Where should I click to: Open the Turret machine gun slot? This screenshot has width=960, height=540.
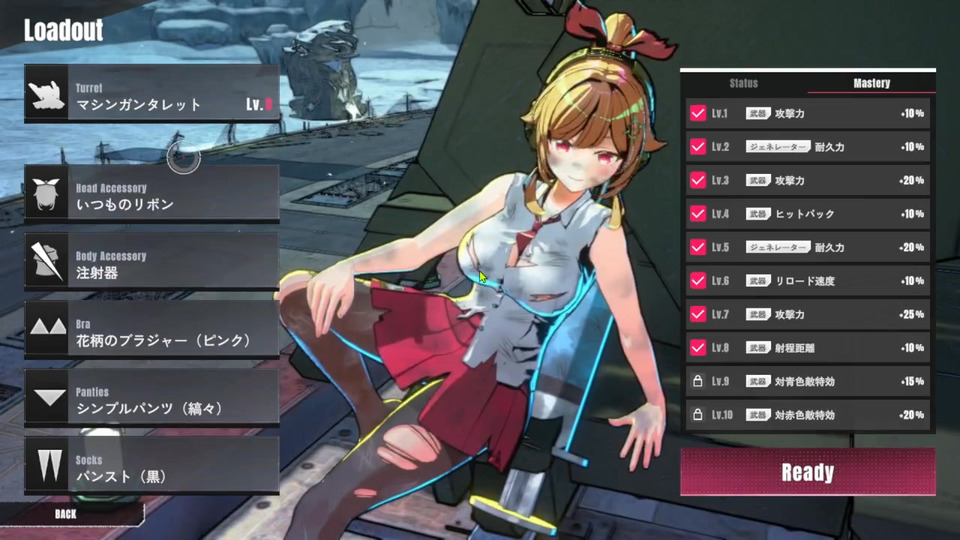(x=152, y=95)
